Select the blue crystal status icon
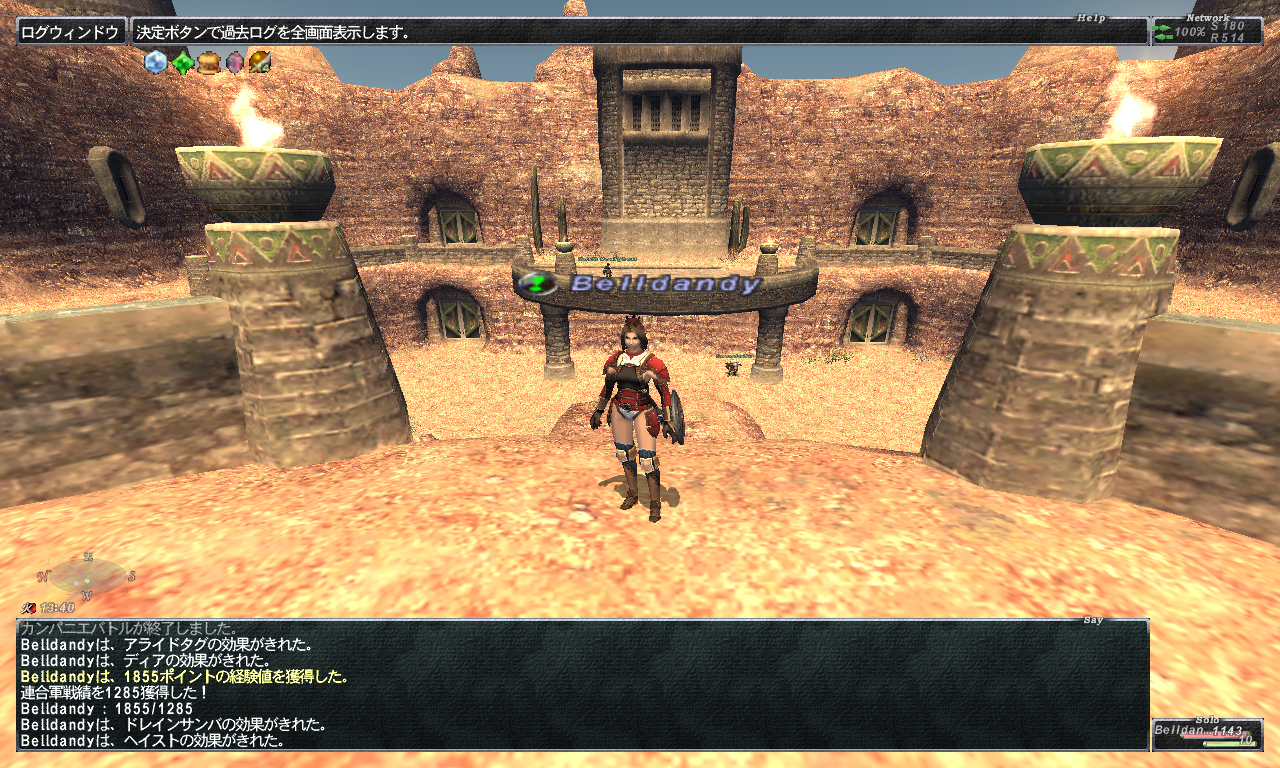Screen dimensions: 1280x768 click(x=156, y=63)
